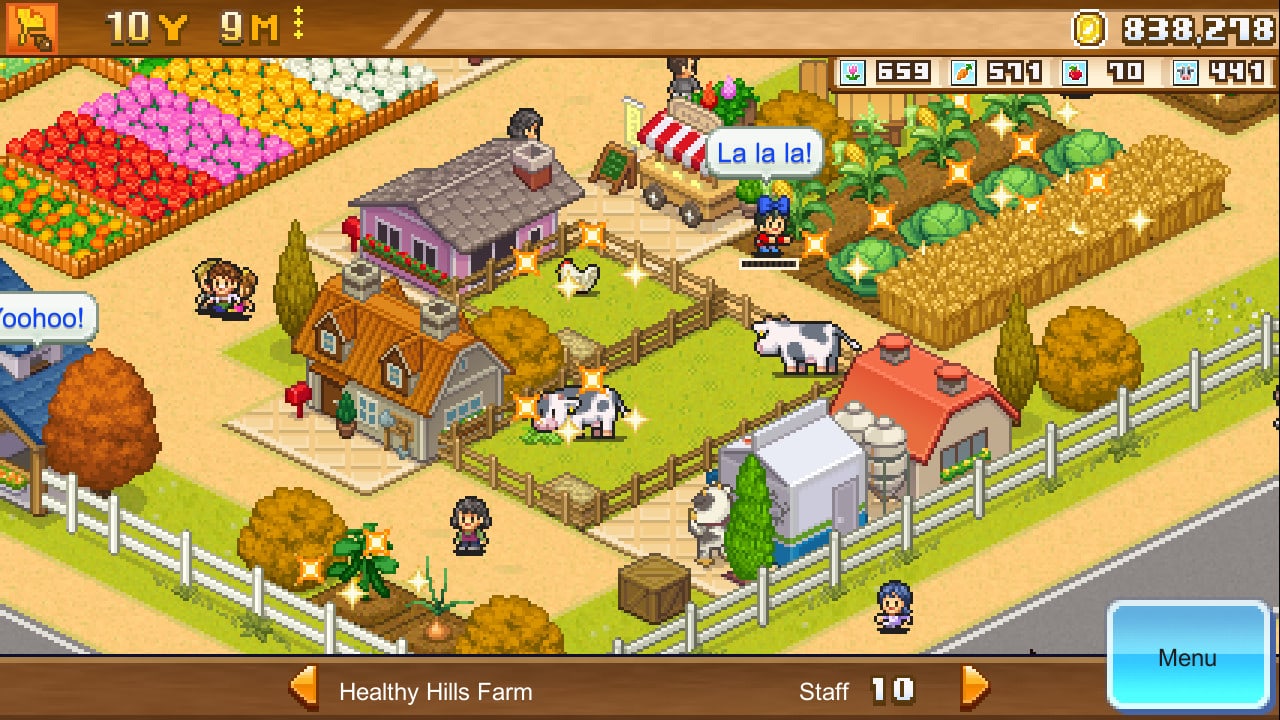1280x720 pixels.
Task: Click the orange flag icon in the corner
Action: tap(31, 27)
